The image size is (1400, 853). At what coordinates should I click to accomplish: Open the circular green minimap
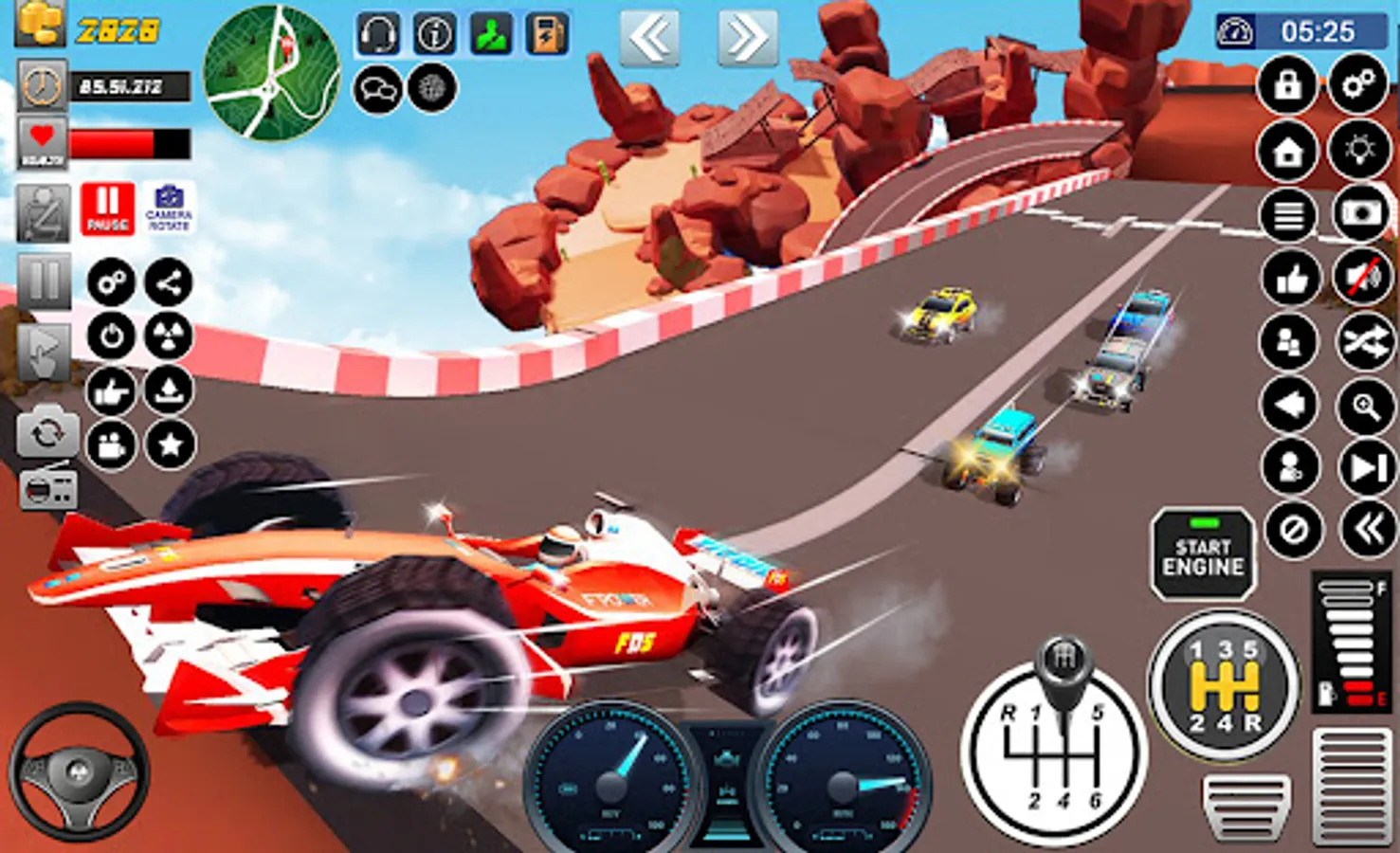click(272, 73)
